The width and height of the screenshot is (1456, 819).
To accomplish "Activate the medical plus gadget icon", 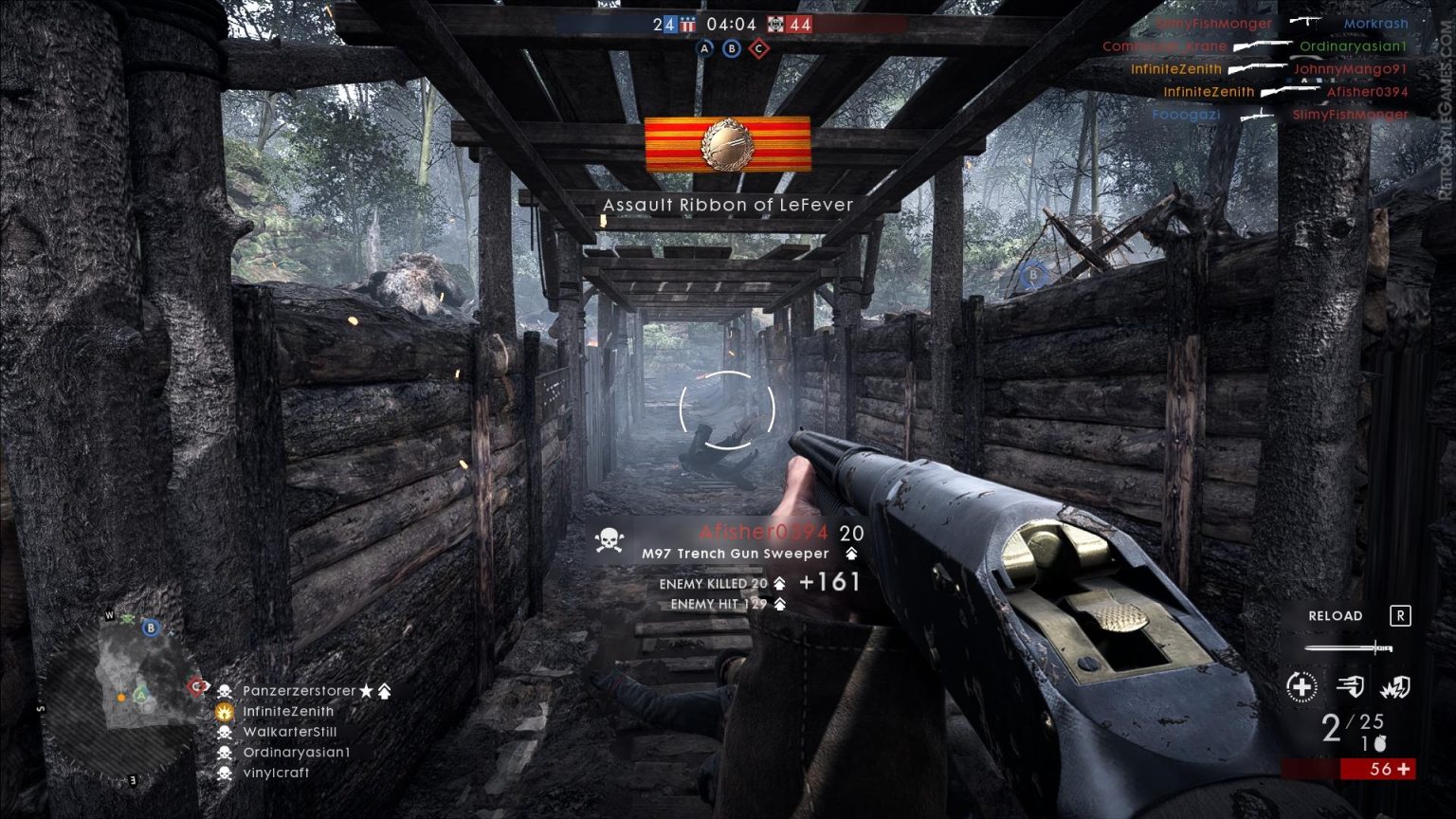I will (x=1301, y=685).
